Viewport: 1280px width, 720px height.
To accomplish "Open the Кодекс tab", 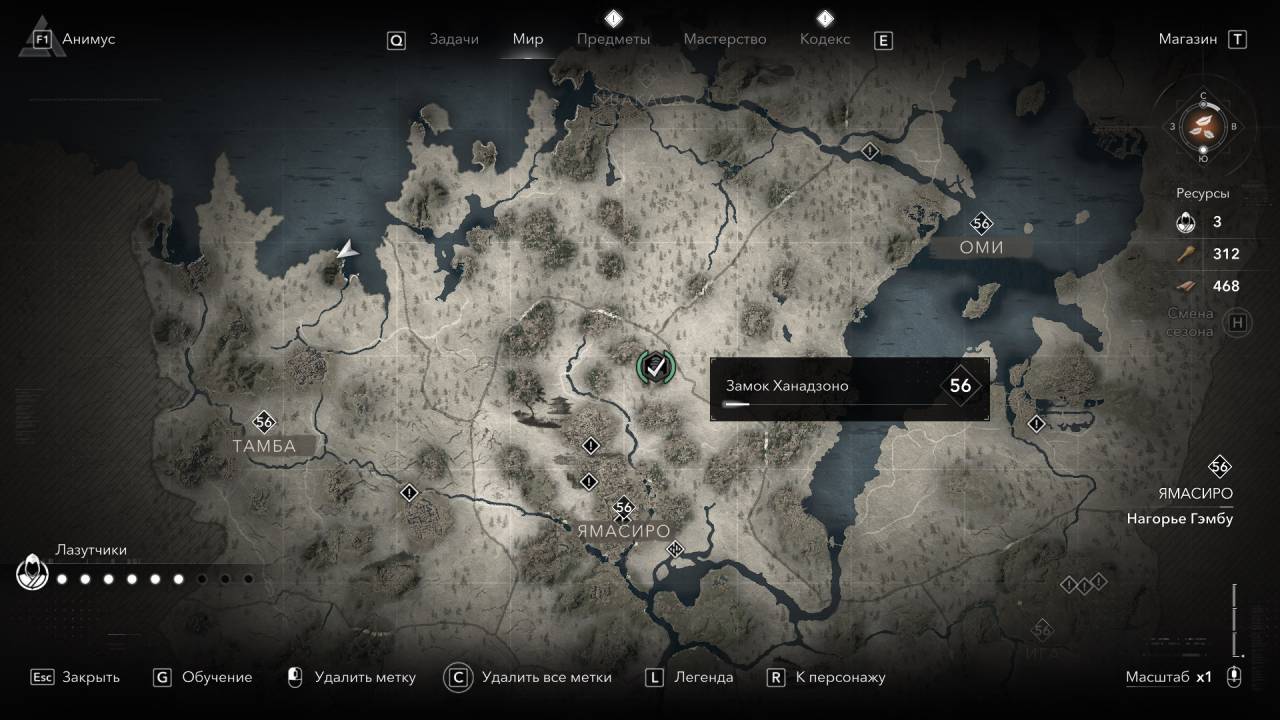I will tap(825, 39).
